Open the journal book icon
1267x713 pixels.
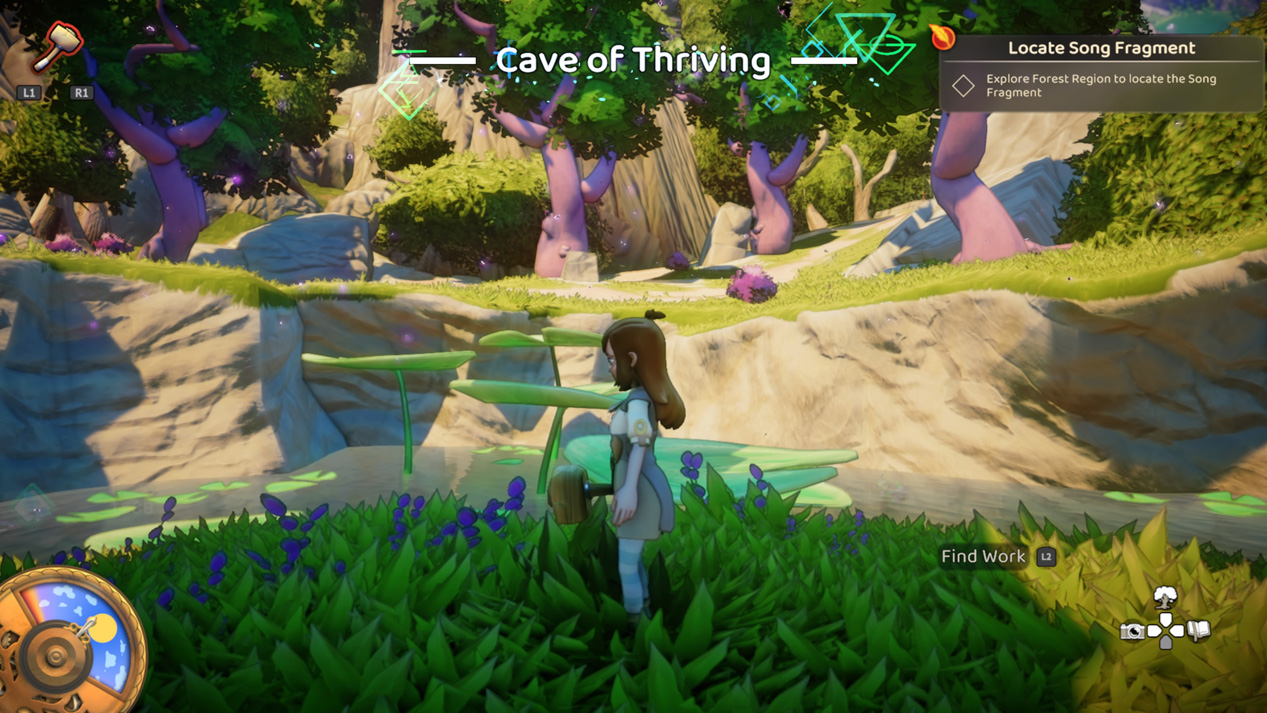point(1199,630)
